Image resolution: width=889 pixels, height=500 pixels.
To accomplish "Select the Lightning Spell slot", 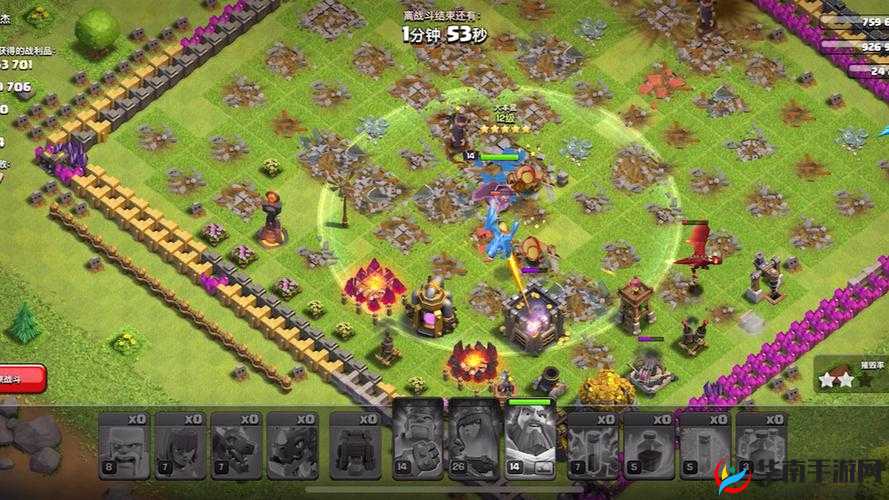I will pos(592,445).
